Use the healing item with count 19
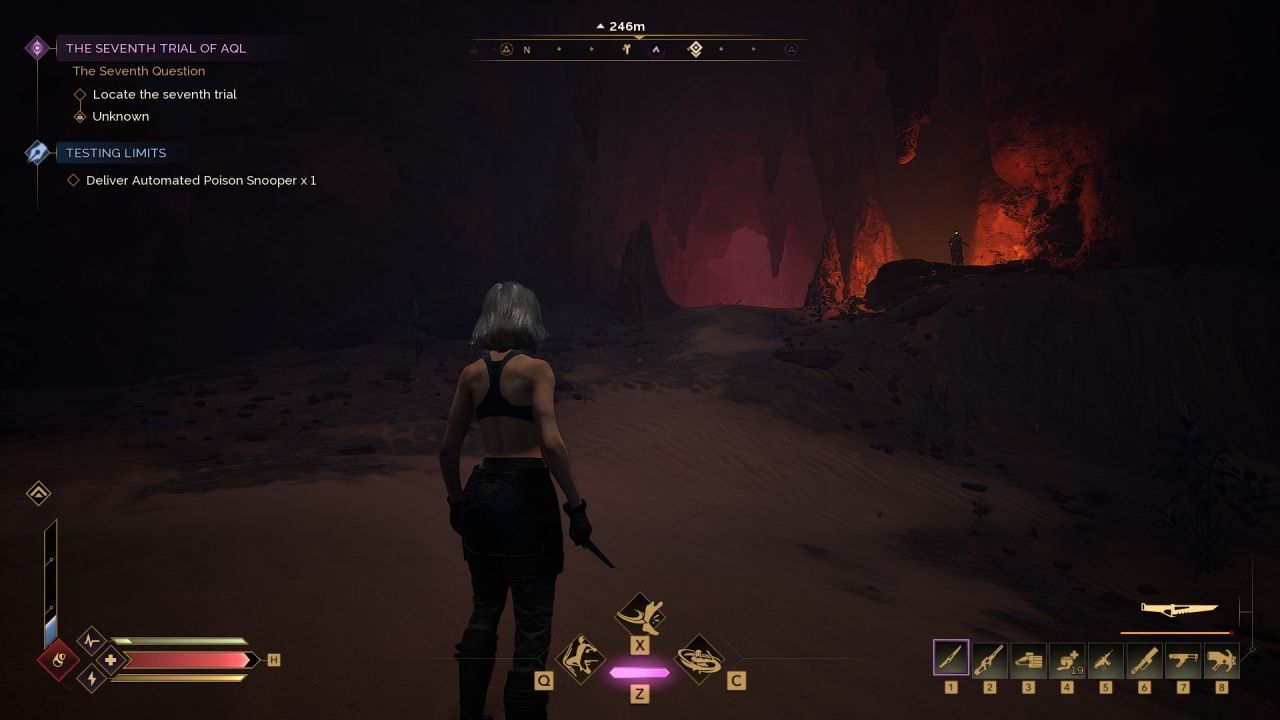1280x720 pixels. pos(1066,659)
